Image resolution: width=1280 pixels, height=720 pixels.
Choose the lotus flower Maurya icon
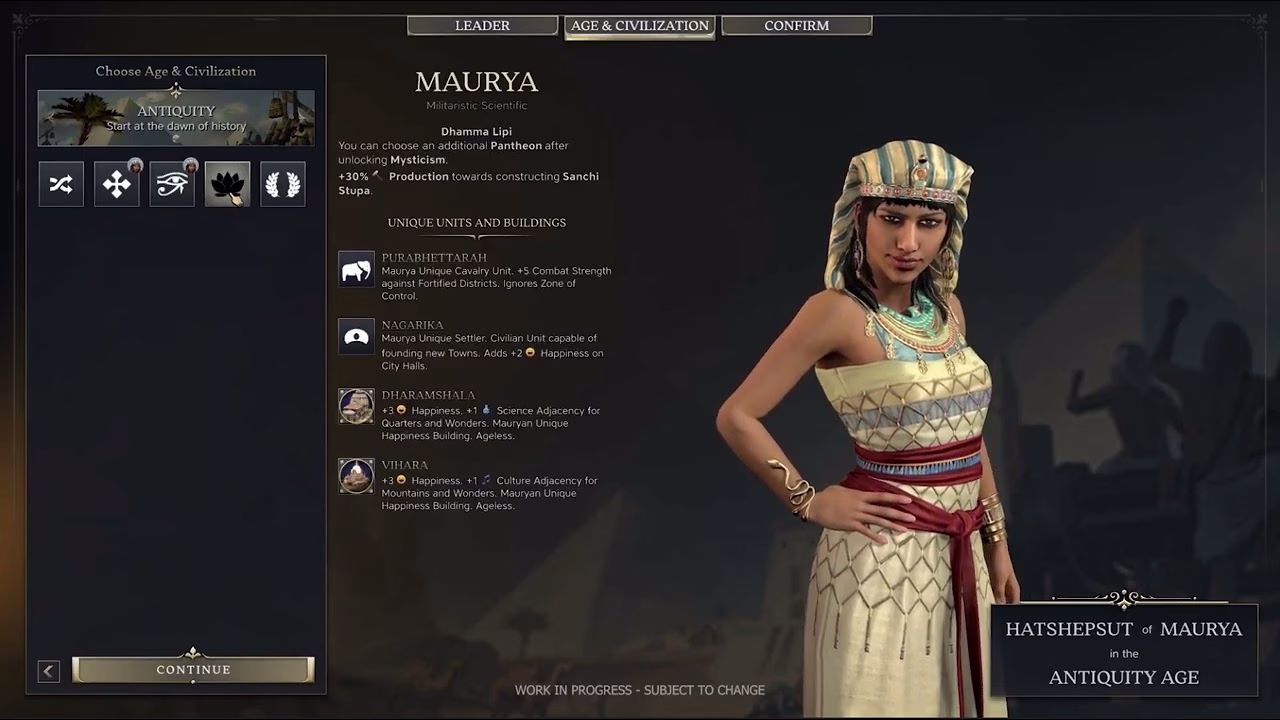[227, 184]
